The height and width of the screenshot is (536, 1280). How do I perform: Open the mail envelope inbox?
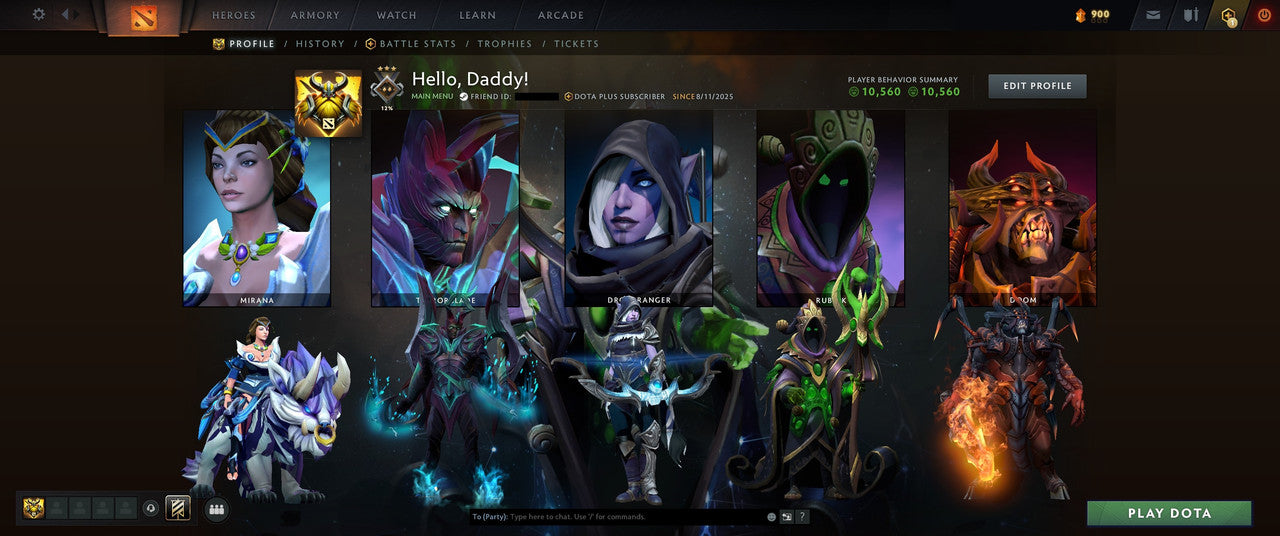point(1153,15)
